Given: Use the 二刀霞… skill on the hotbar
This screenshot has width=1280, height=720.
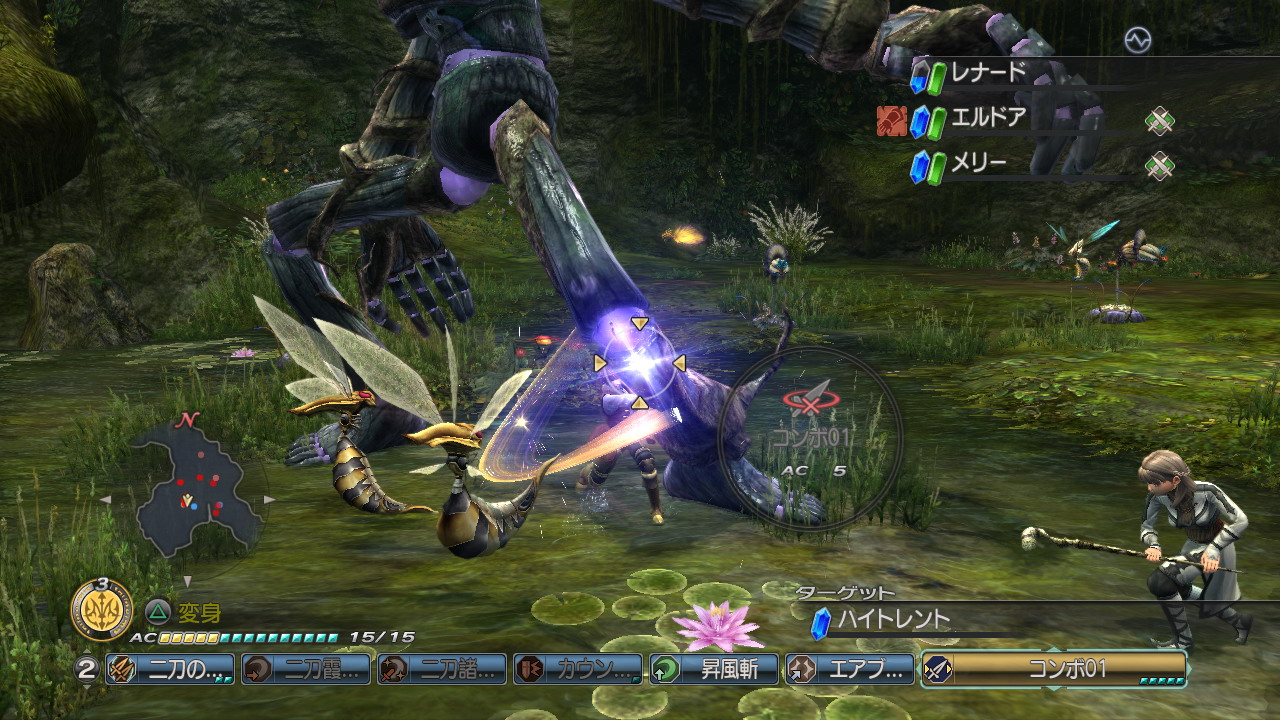Looking at the screenshot, I should tap(306, 669).
